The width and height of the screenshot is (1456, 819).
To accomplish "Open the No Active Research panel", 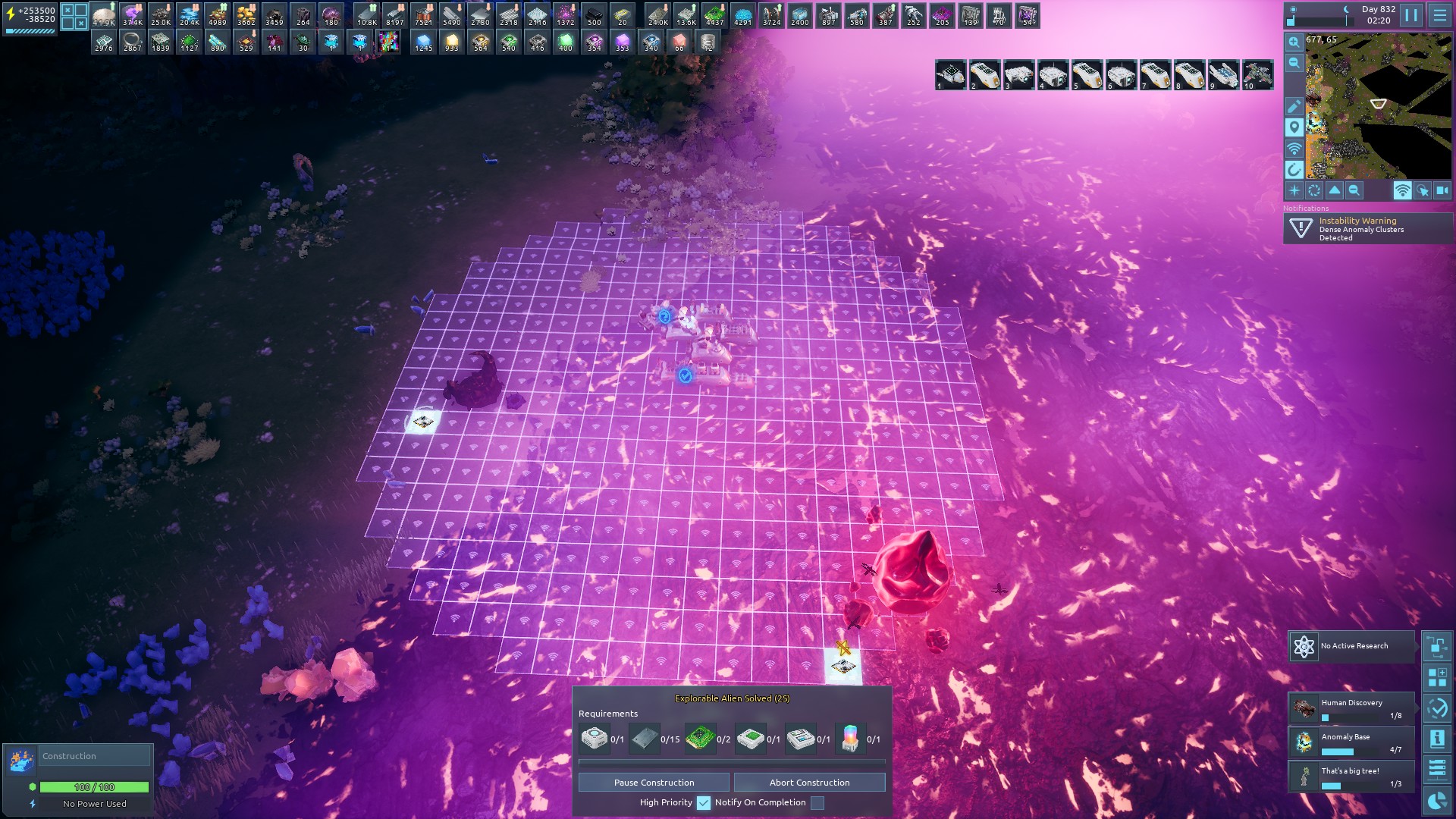I will (x=1352, y=646).
